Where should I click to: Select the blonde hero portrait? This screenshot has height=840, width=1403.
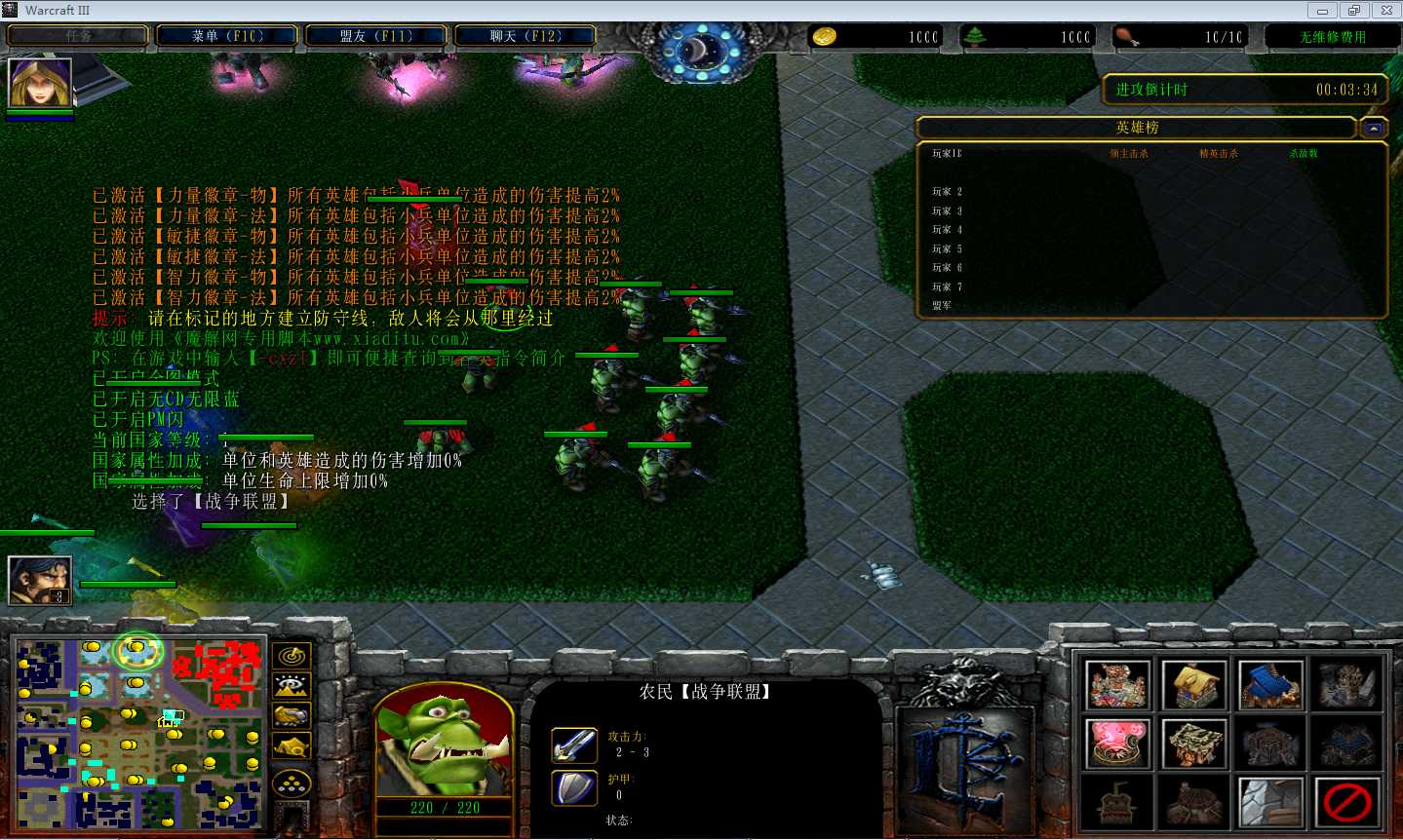(x=40, y=83)
